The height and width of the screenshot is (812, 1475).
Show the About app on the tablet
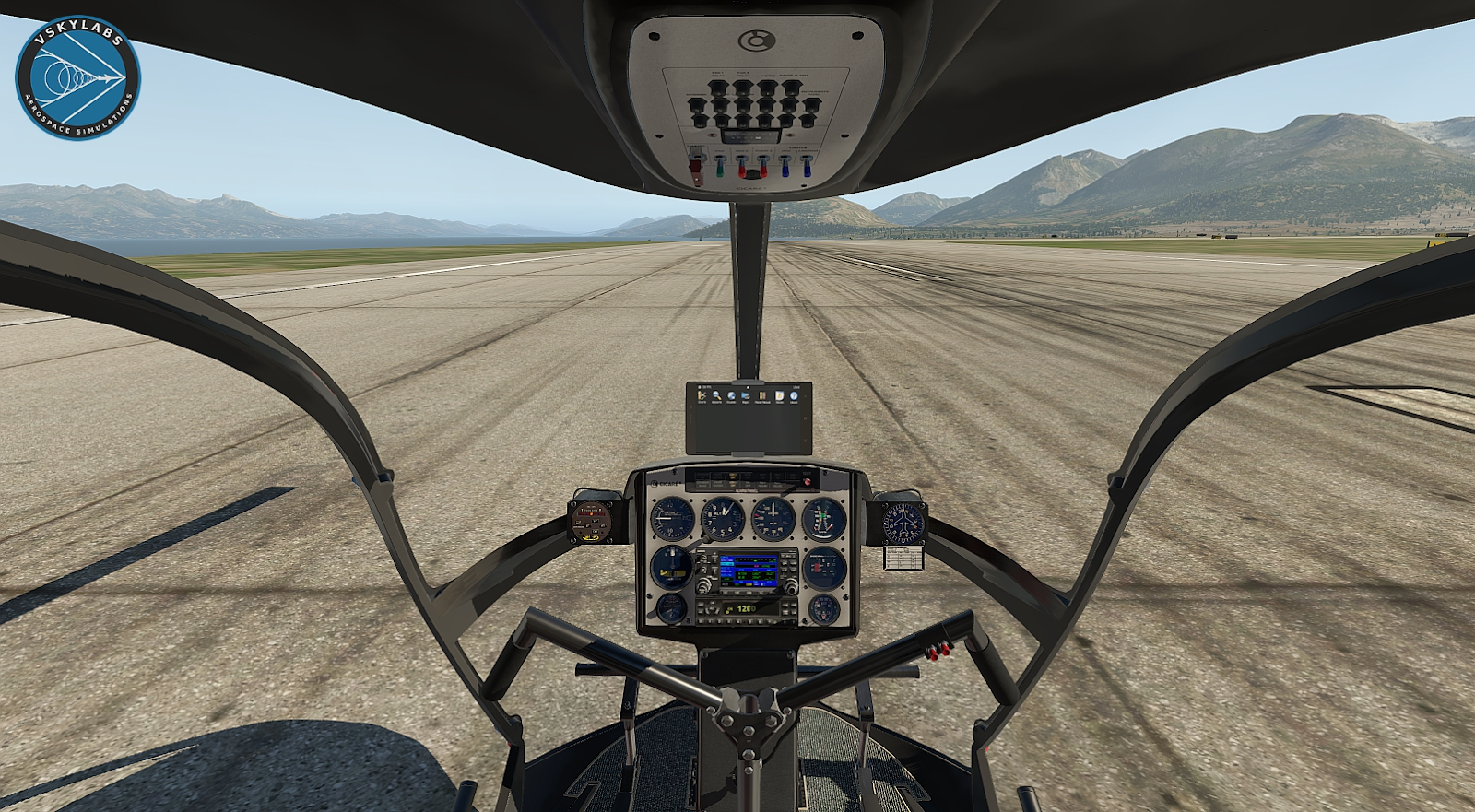[794, 396]
